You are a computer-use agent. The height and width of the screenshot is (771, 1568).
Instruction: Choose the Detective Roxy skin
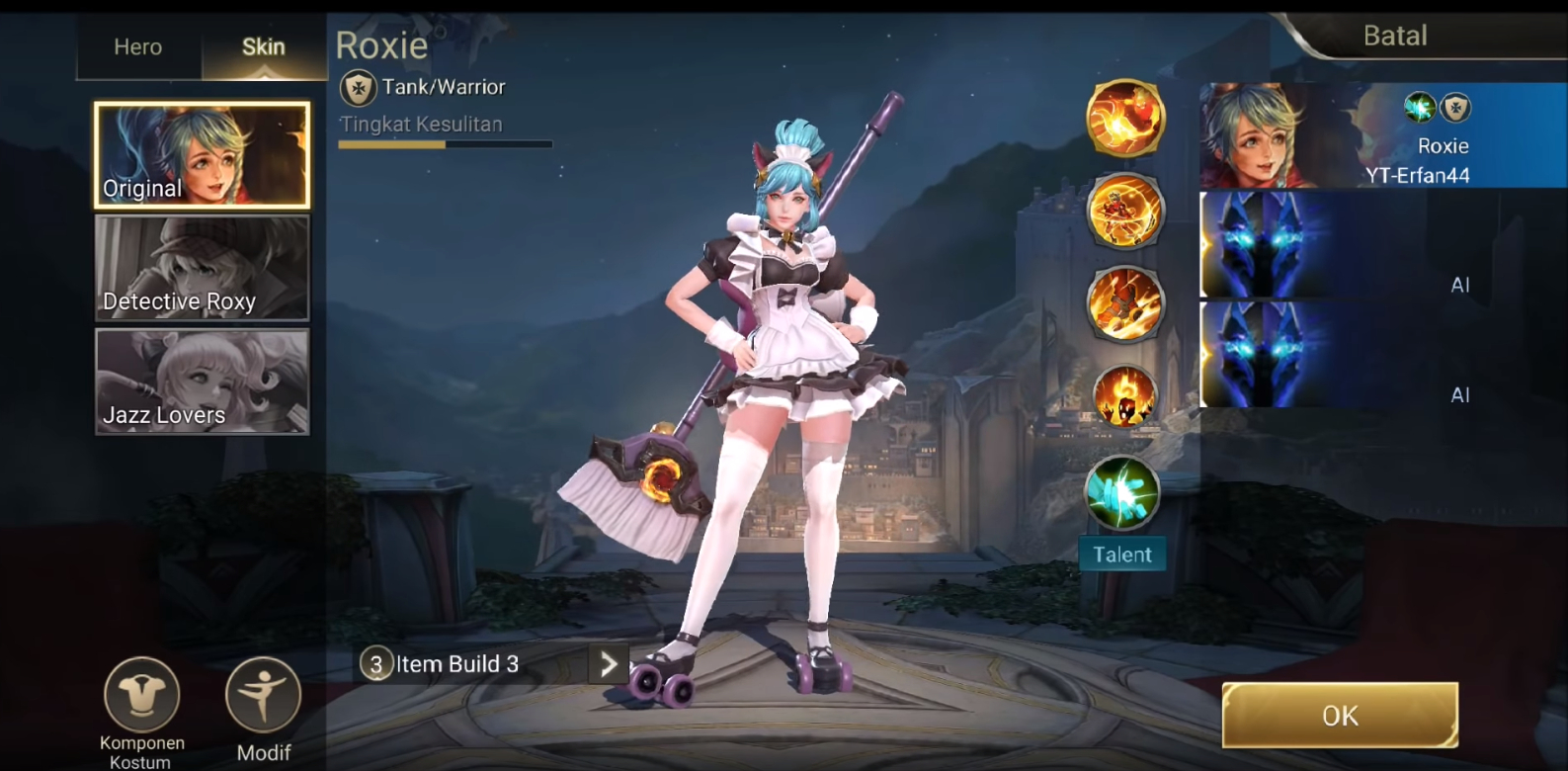click(202, 268)
